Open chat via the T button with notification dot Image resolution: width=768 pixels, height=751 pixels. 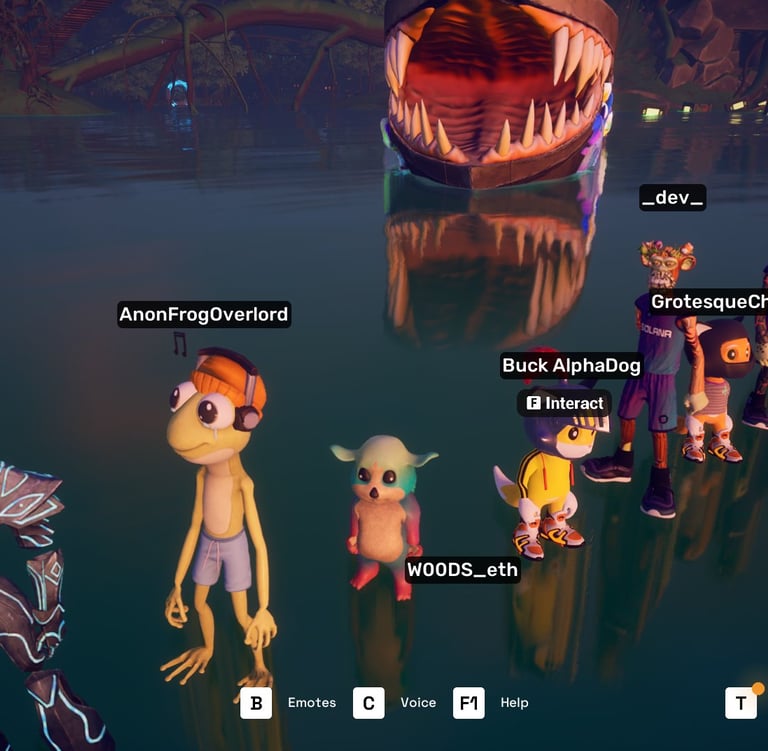[x=740, y=703]
